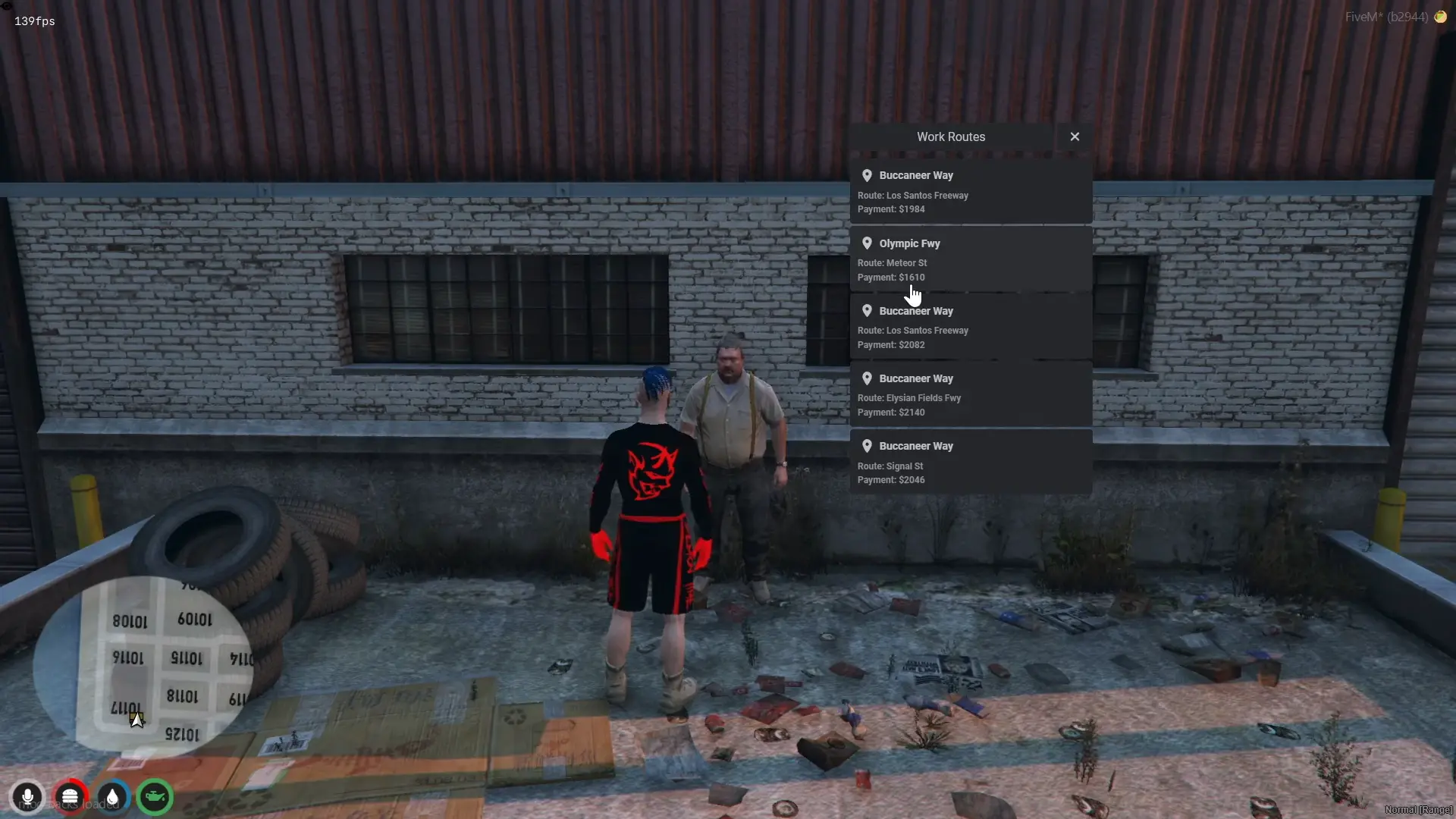Pick the Buccaneer Way route paying $2082
The height and width of the screenshot is (819, 1456).
click(971, 327)
